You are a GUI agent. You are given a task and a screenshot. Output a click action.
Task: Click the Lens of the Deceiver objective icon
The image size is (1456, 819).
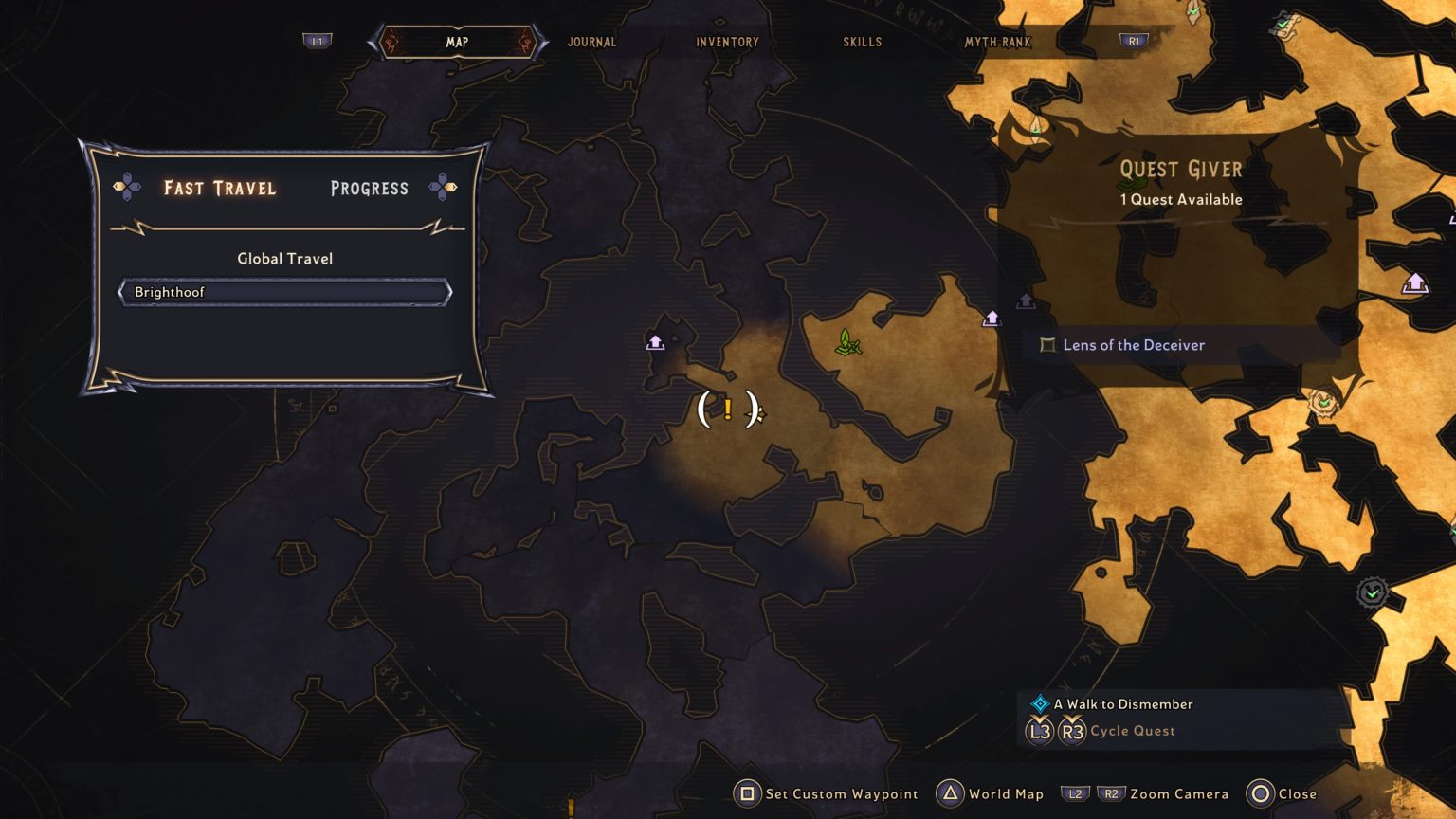click(x=1048, y=345)
